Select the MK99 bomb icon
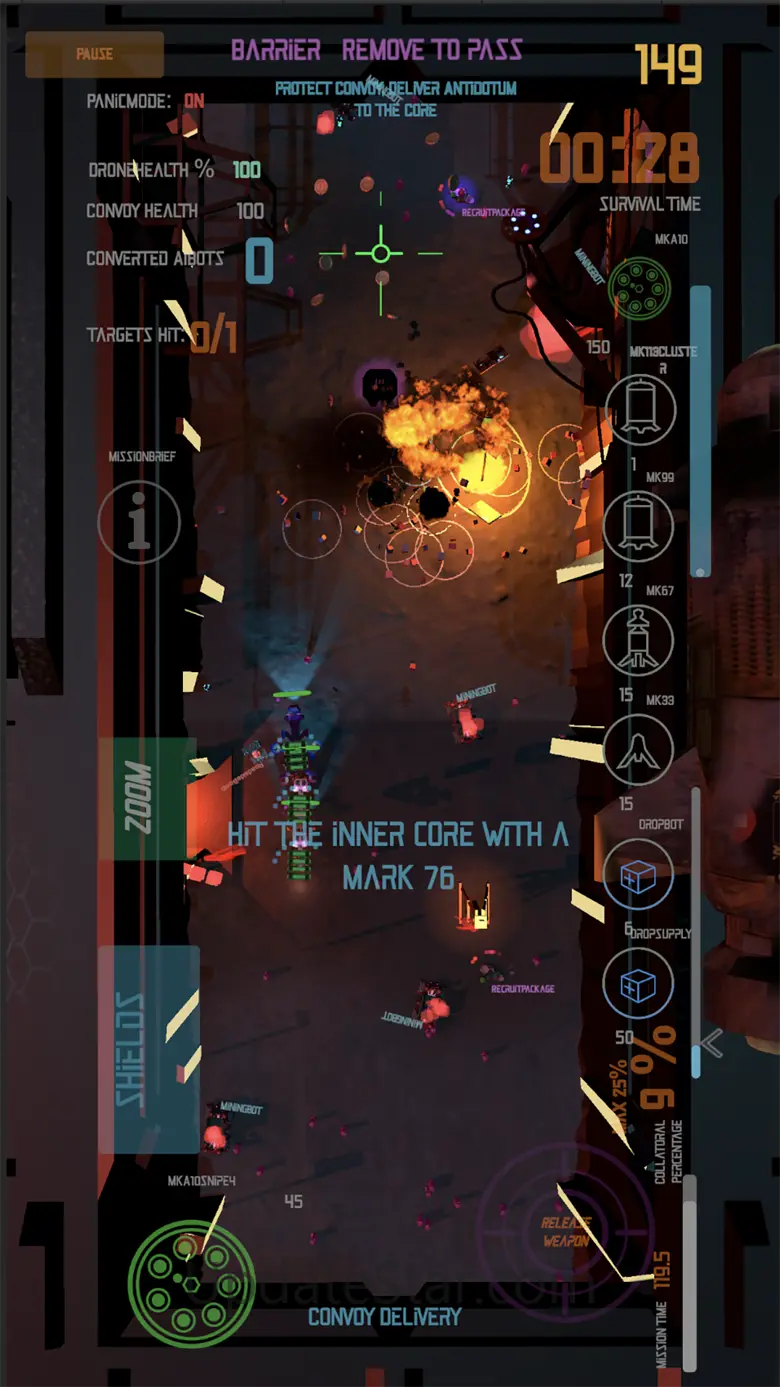 coord(638,526)
